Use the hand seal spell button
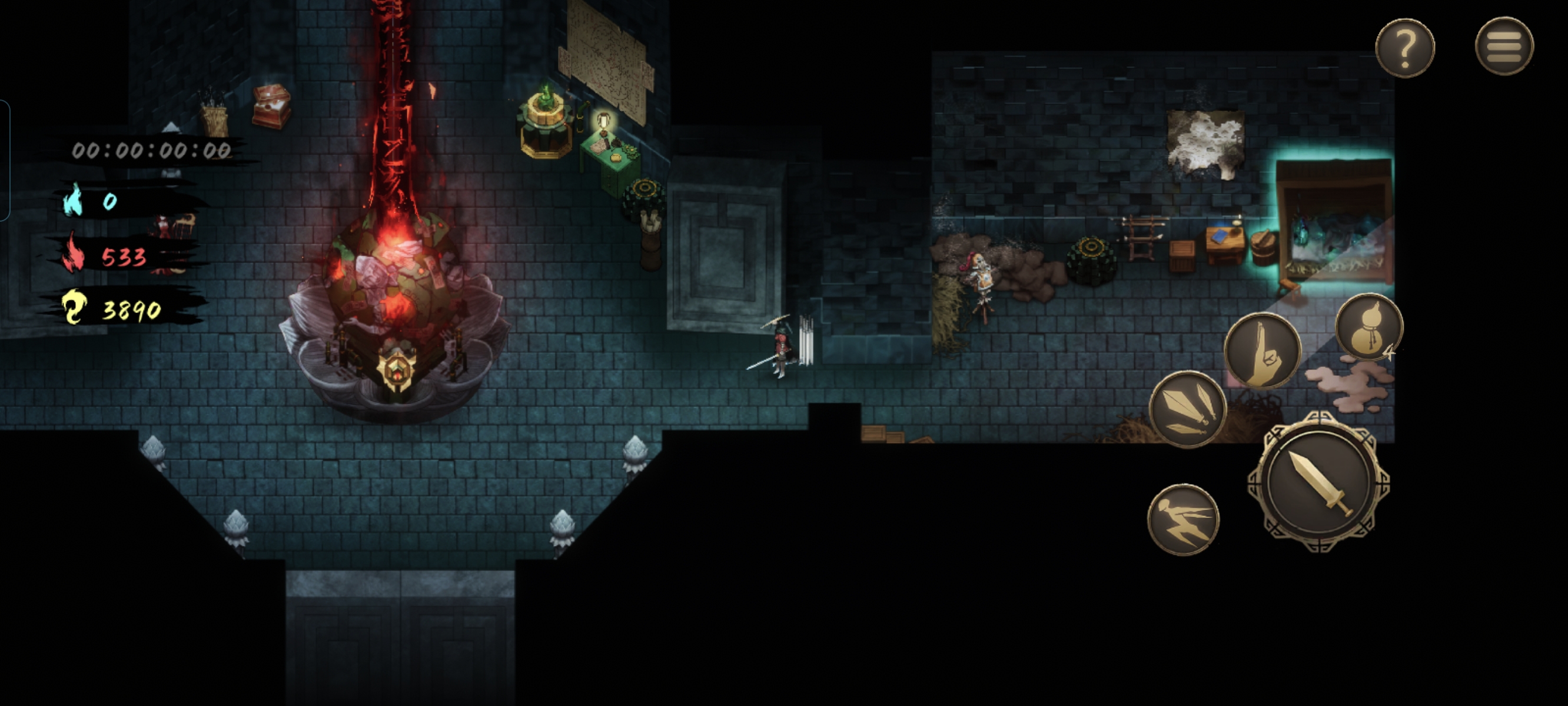This screenshot has width=1568, height=706. coord(1263,351)
